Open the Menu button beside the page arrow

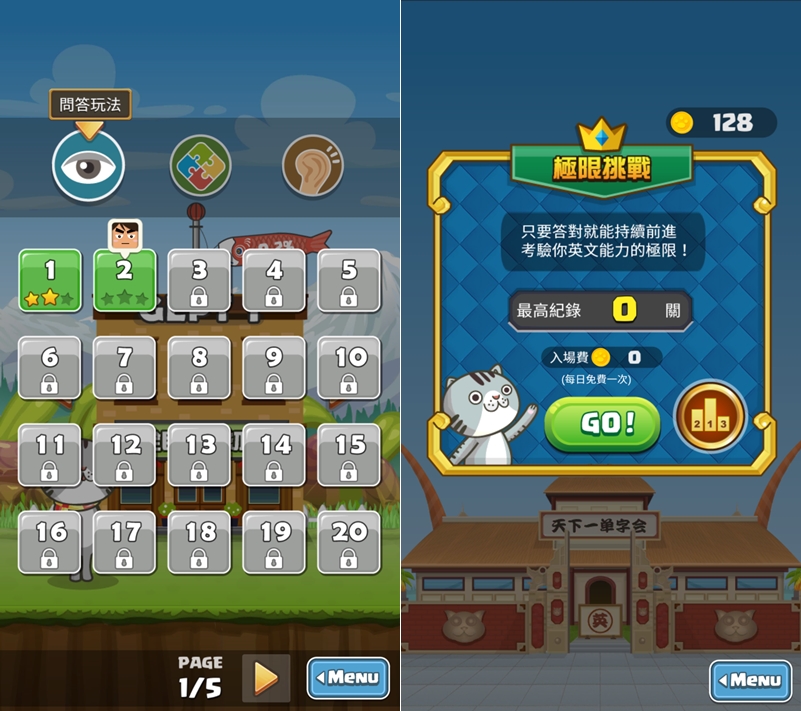(x=347, y=678)
